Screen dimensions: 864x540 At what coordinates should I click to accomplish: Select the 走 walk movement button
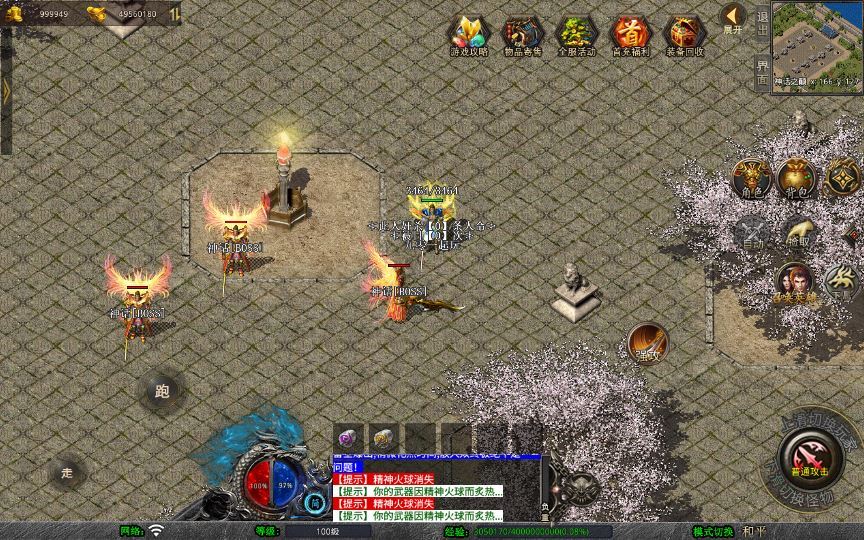pyautogui.click(x=68, y=471)
